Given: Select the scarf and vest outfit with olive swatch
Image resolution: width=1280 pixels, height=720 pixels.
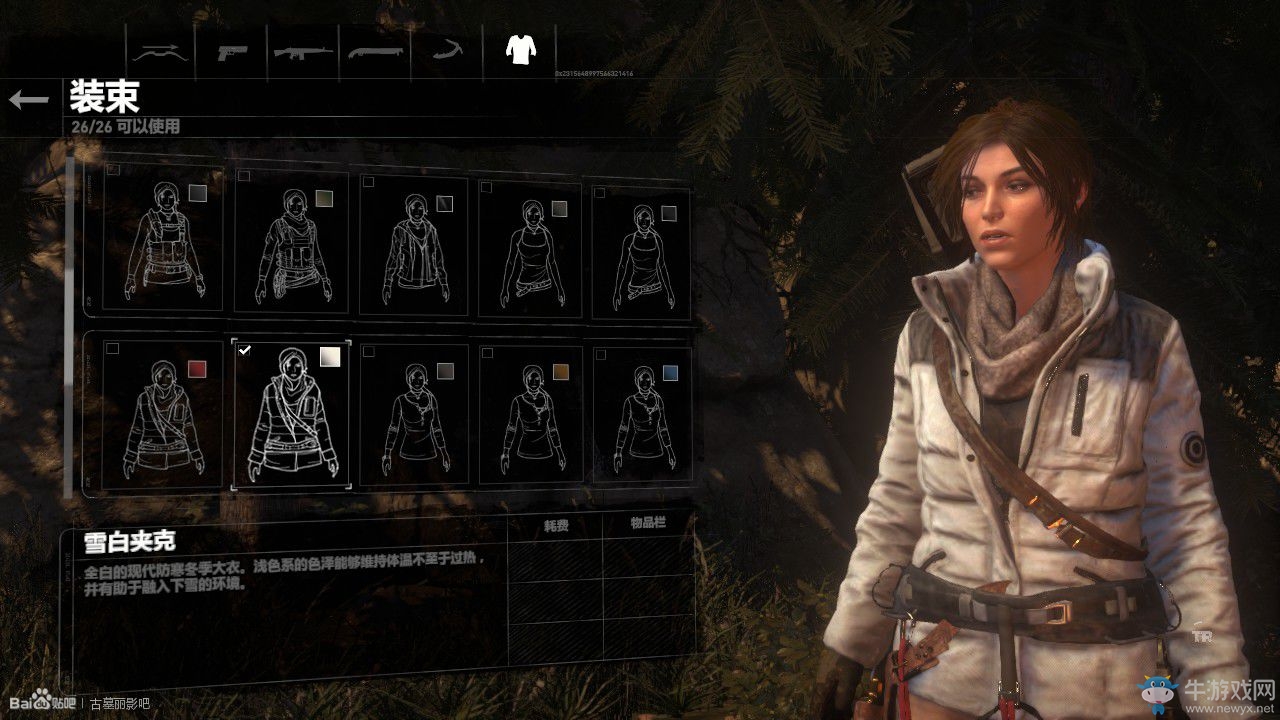Looking at the screenshot, I should tap(291, 244).
